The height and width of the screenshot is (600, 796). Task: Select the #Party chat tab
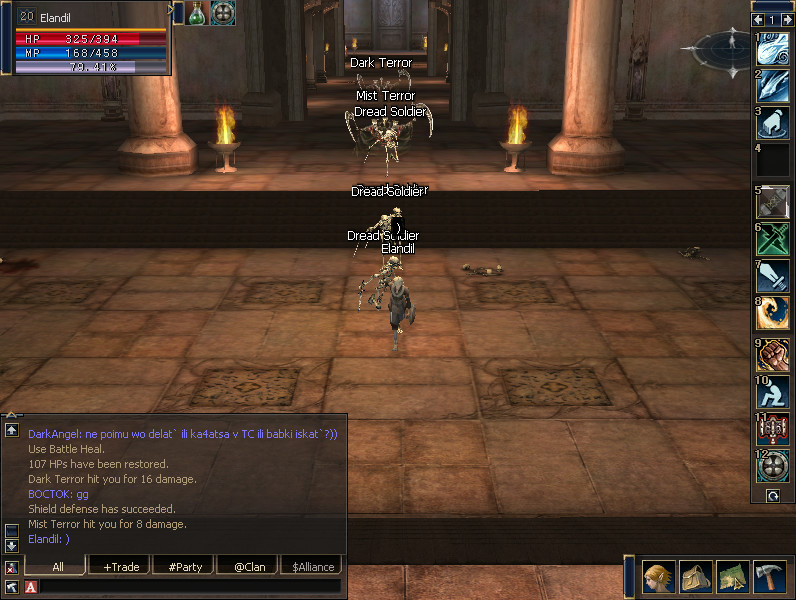185,567
